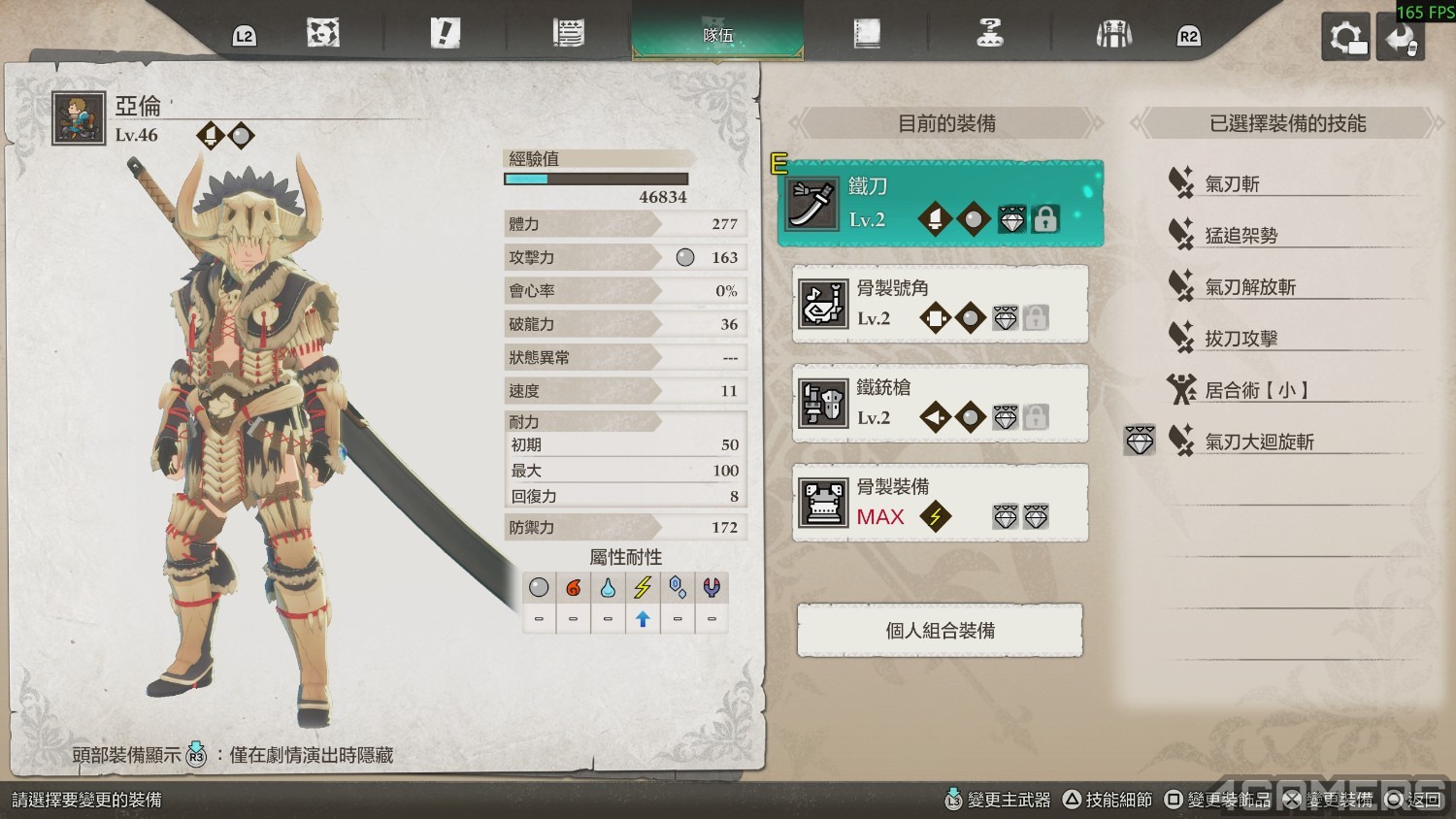Select the 氣刃解放斬 skill entry
Viewport: 1456px width, 819px height.
[x=1250, y=287]
